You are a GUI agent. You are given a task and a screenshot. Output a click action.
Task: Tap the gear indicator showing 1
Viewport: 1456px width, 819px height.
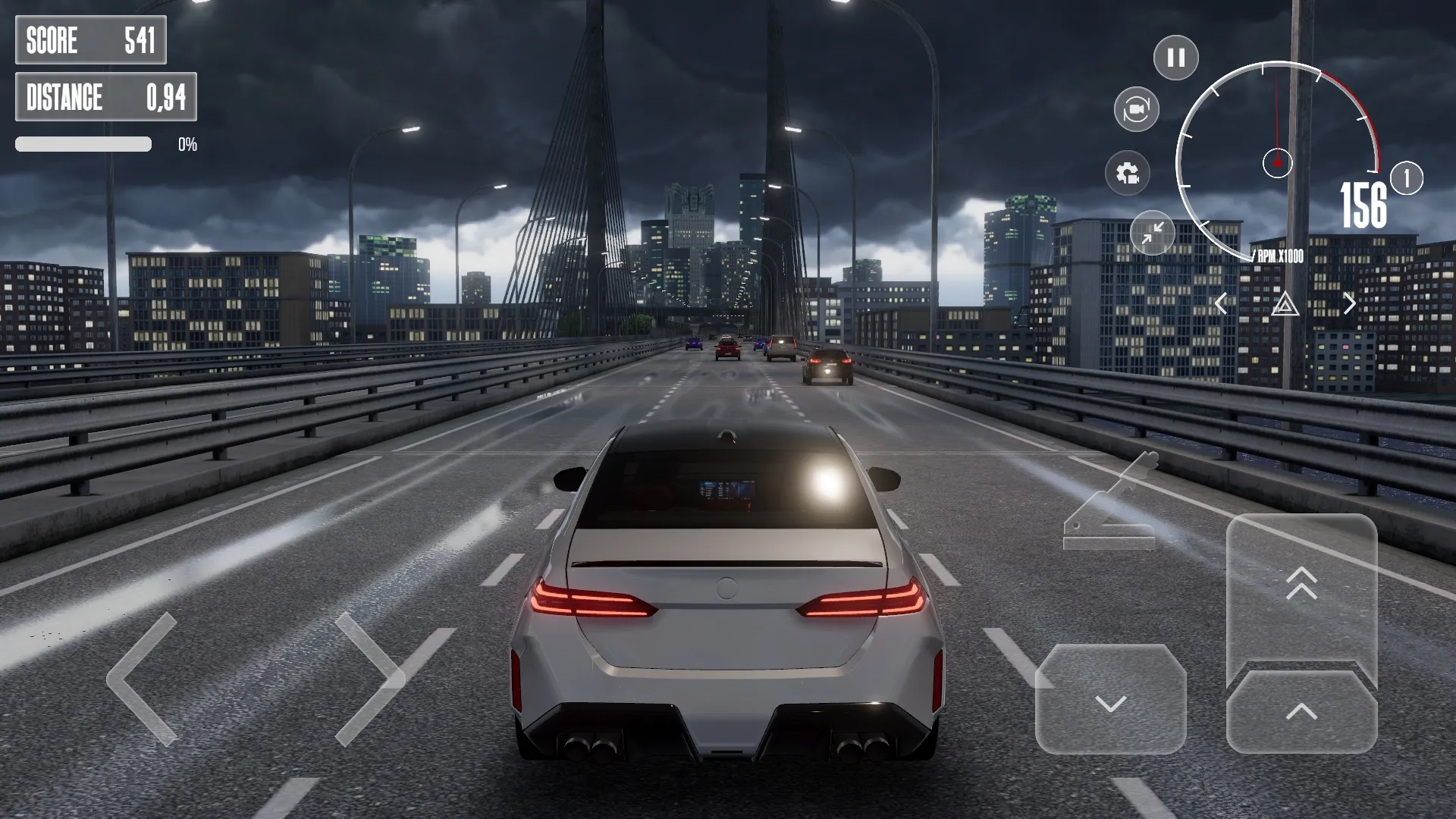coord(1407,178)
